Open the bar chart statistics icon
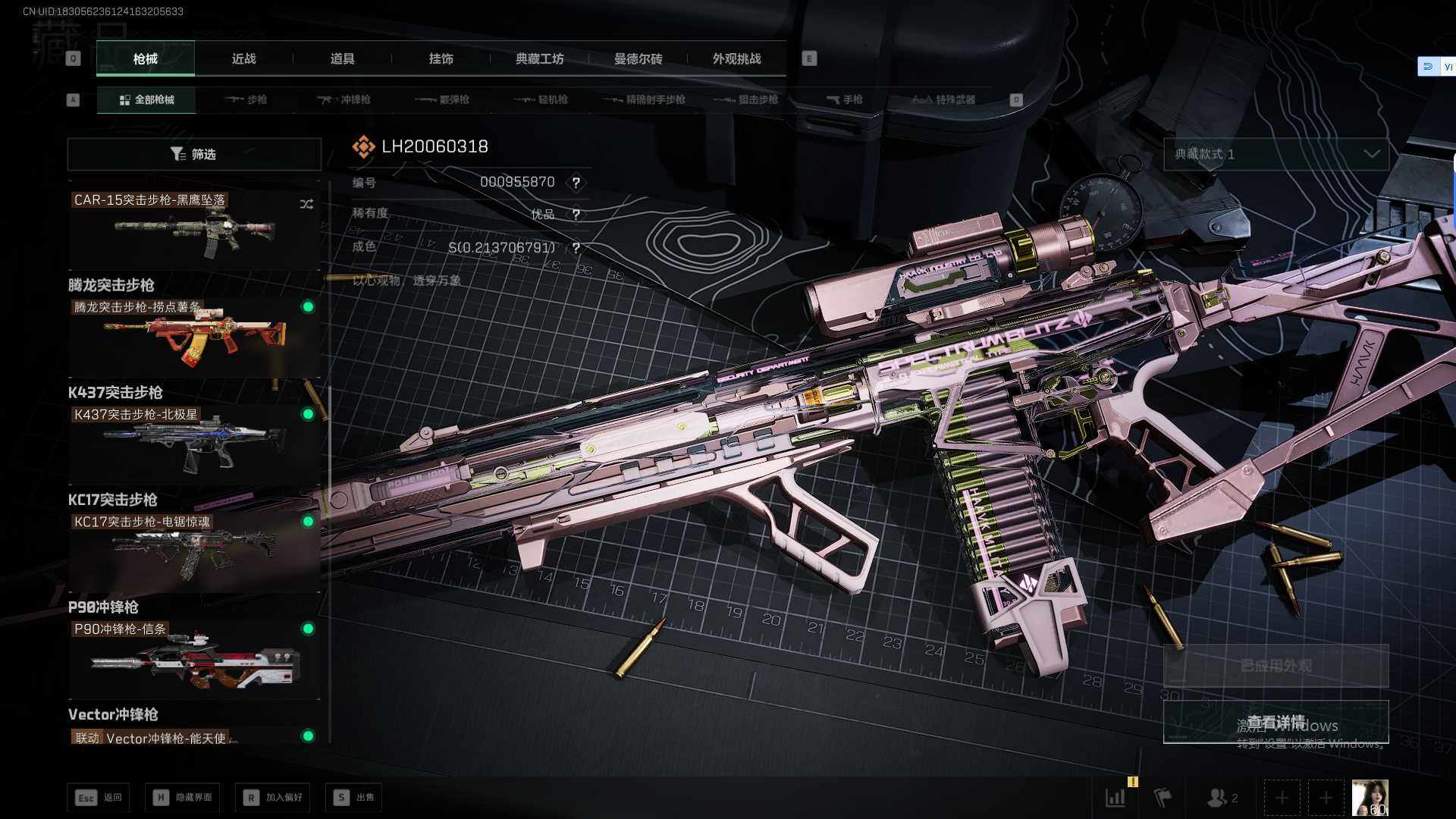Screen dimensions: 1456x819 (1116, 798)
